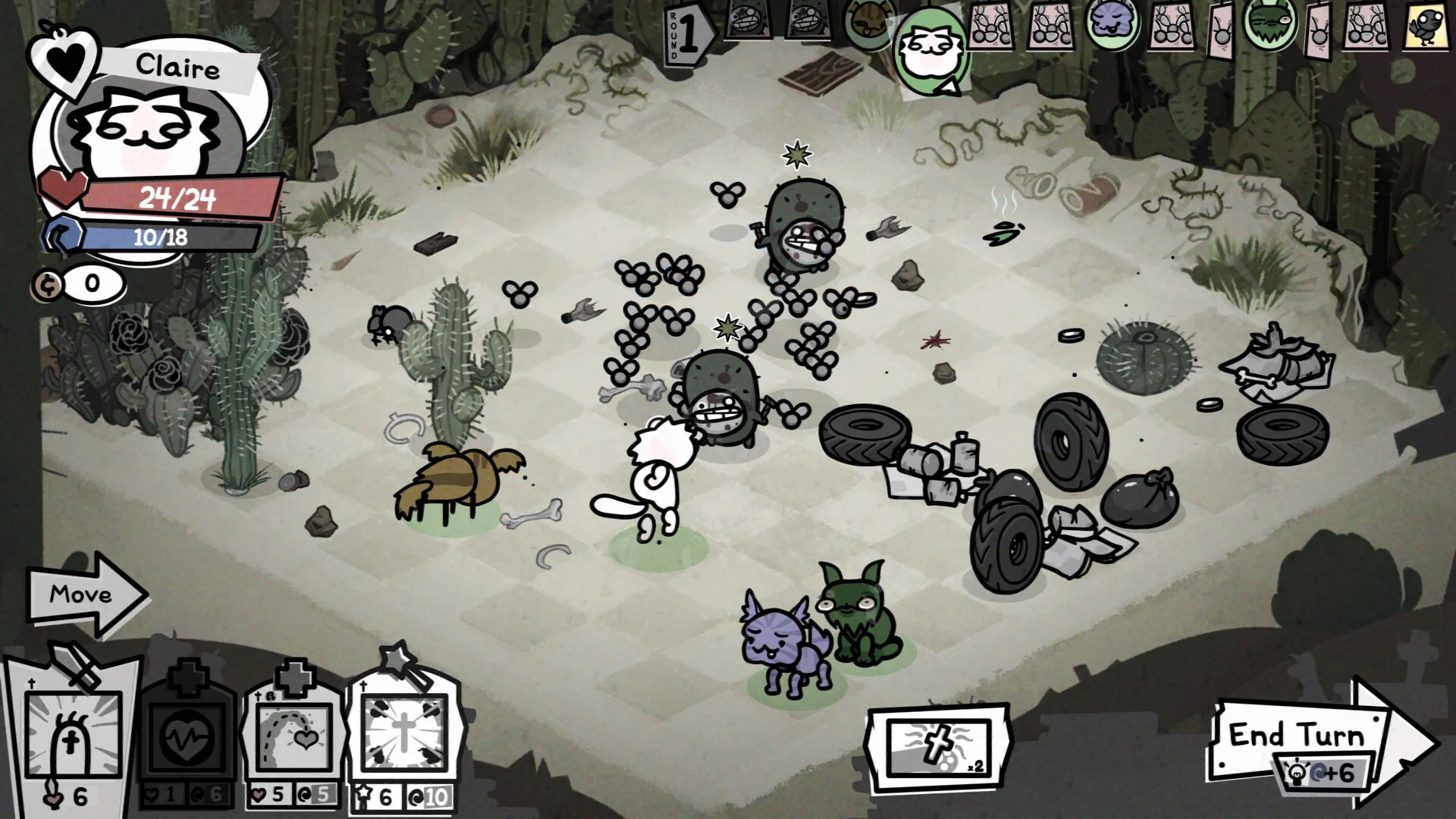Click the yellow bird turn-order card
The width and height of the screenshot is (1456, 819).
[1426, 26]
